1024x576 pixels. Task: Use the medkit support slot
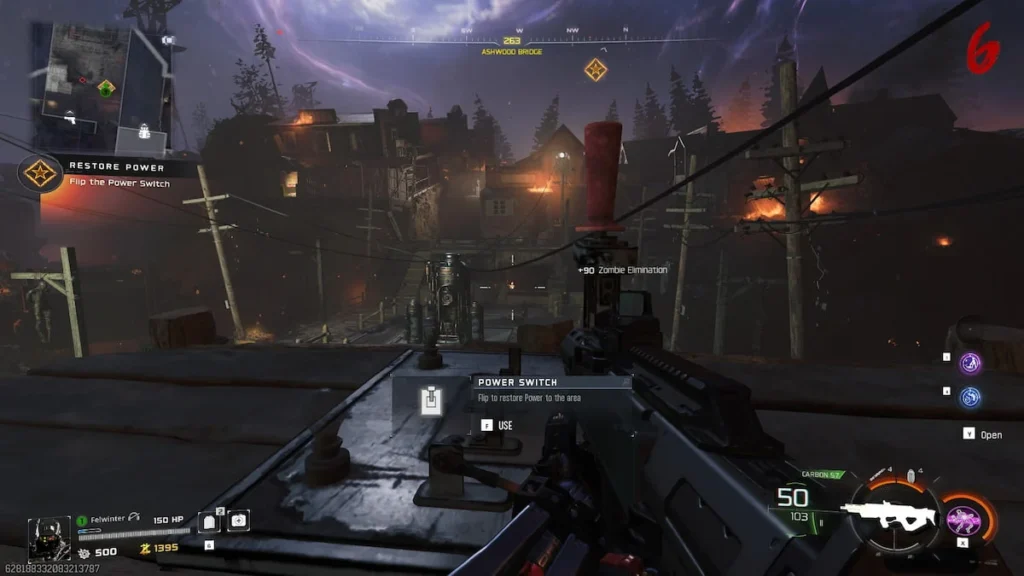pyautogui.click(x=239, y=520)
